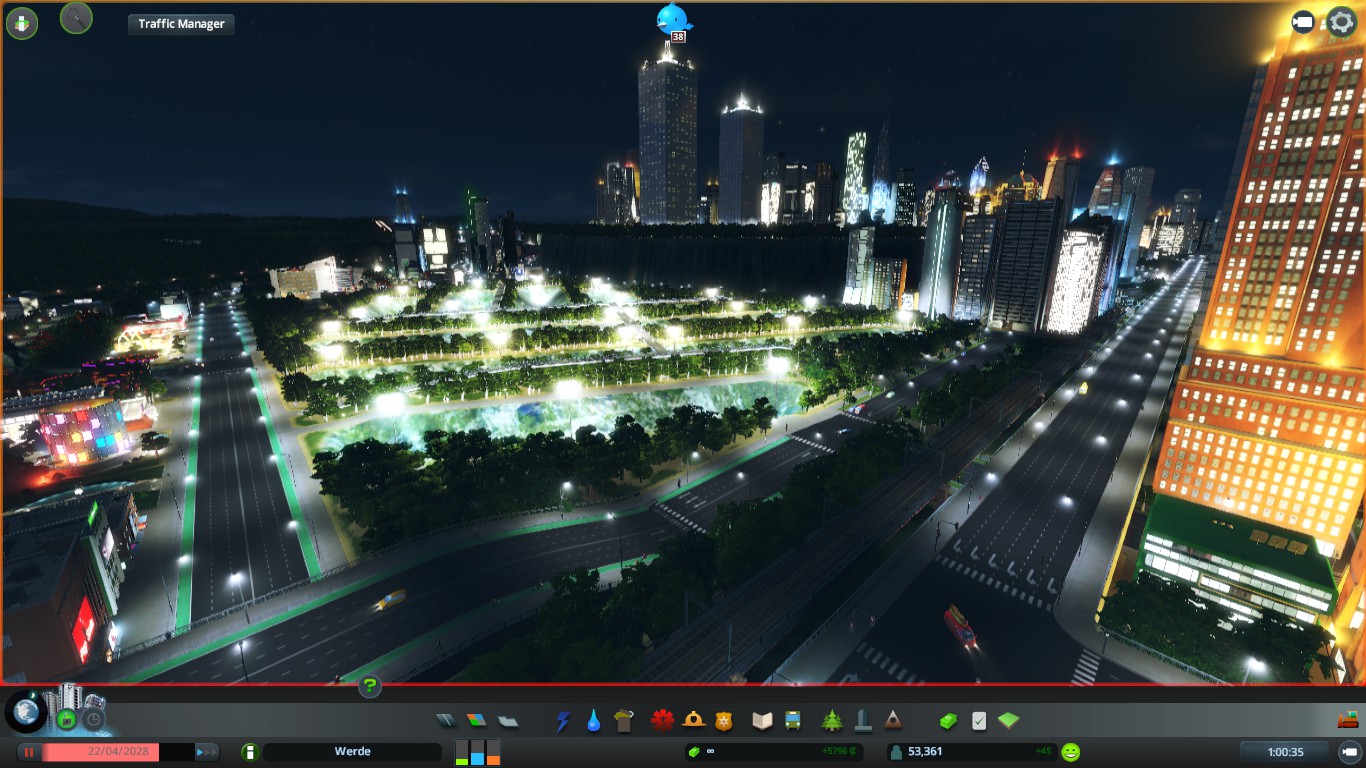Toggle the free camera mode button
This screenshot has width=1366, height=768.
tap(1303, 22)
